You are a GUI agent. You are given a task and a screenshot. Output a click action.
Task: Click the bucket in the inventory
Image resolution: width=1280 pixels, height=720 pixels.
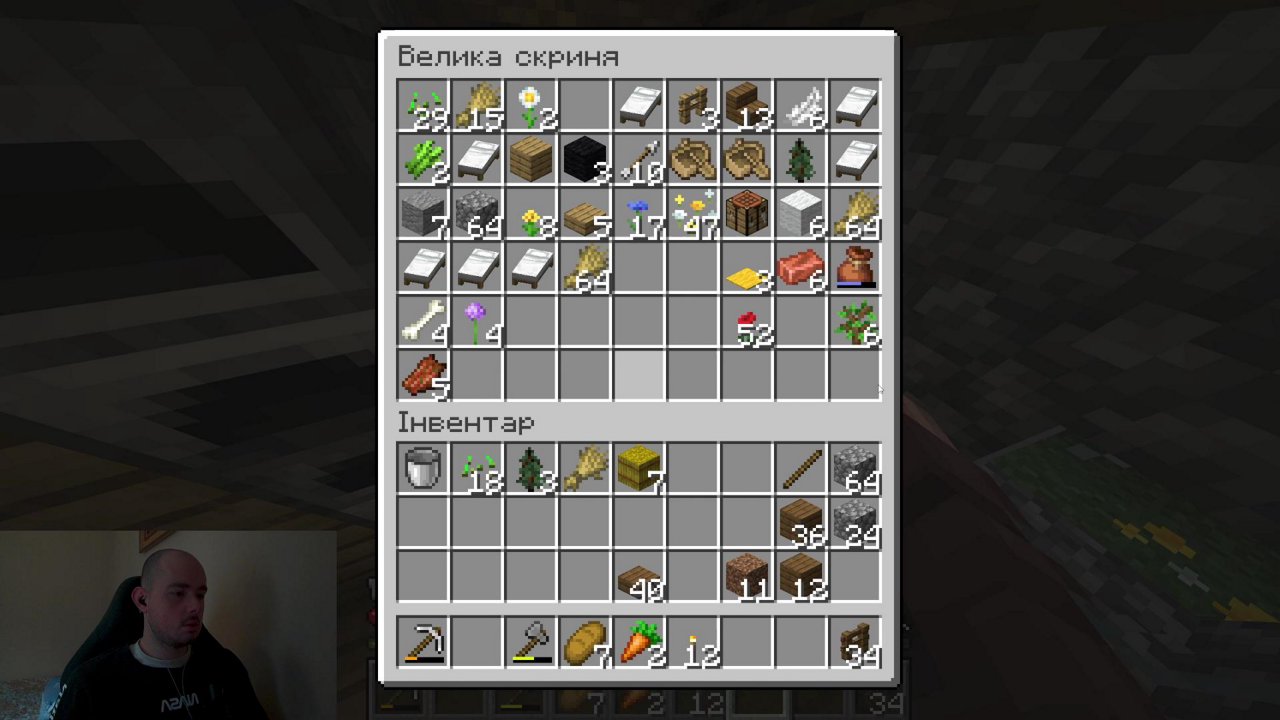pyautogui.click(x=422, y=468)
